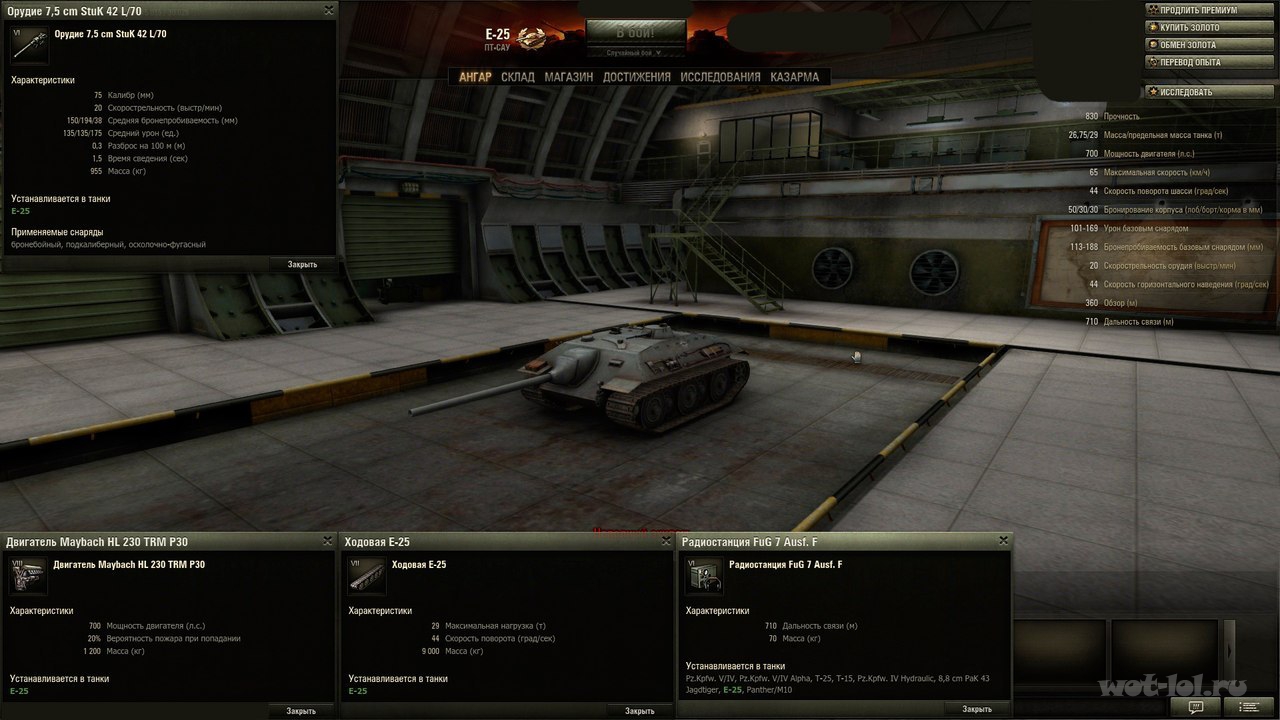Start battle with the В бой! button
Viewport: 1280px width, 720px height.
click(635, 31)
